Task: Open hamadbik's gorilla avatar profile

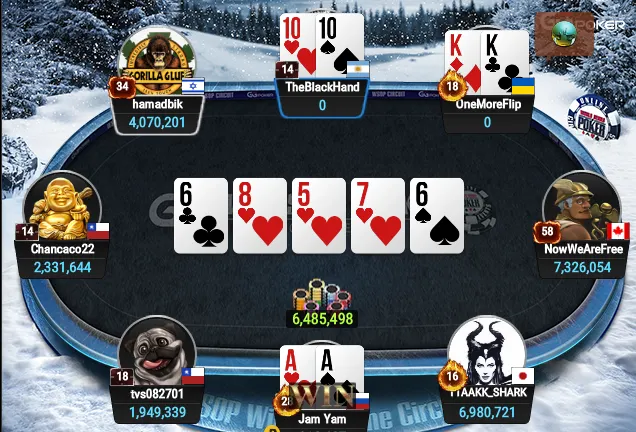Action: pos(155,61)
